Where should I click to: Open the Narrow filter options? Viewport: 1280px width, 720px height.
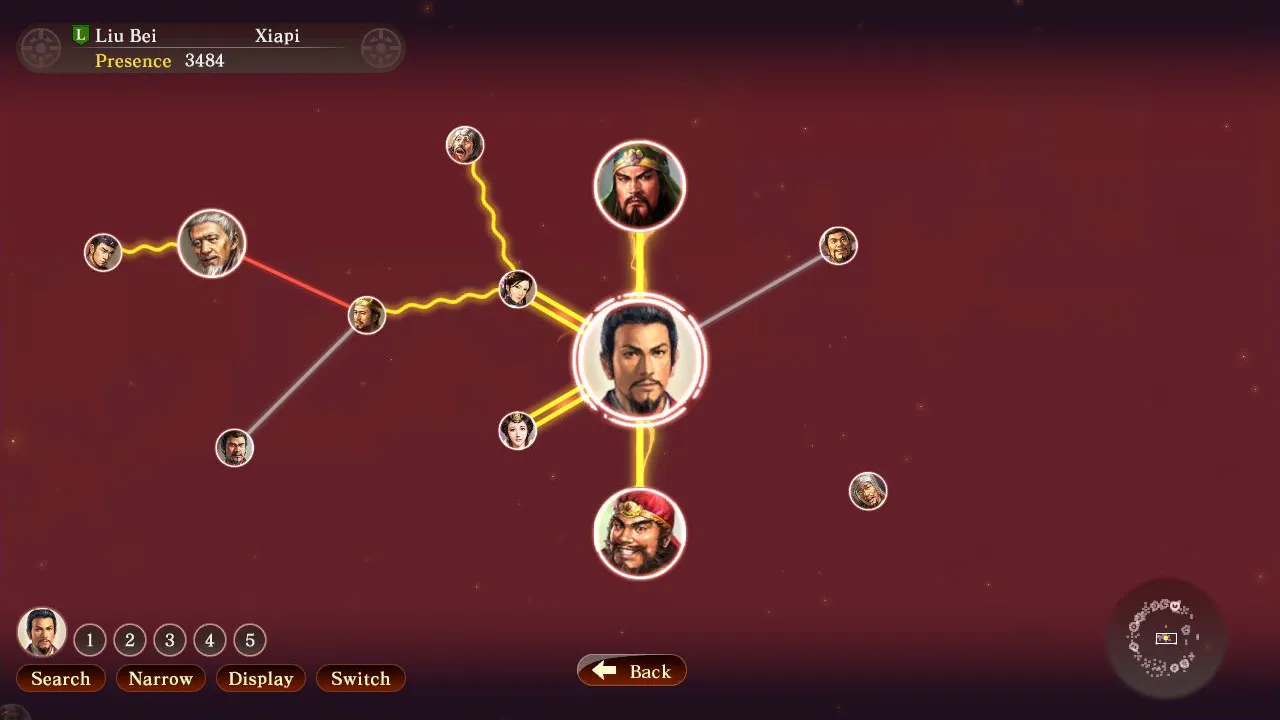[x=160, y=678]
